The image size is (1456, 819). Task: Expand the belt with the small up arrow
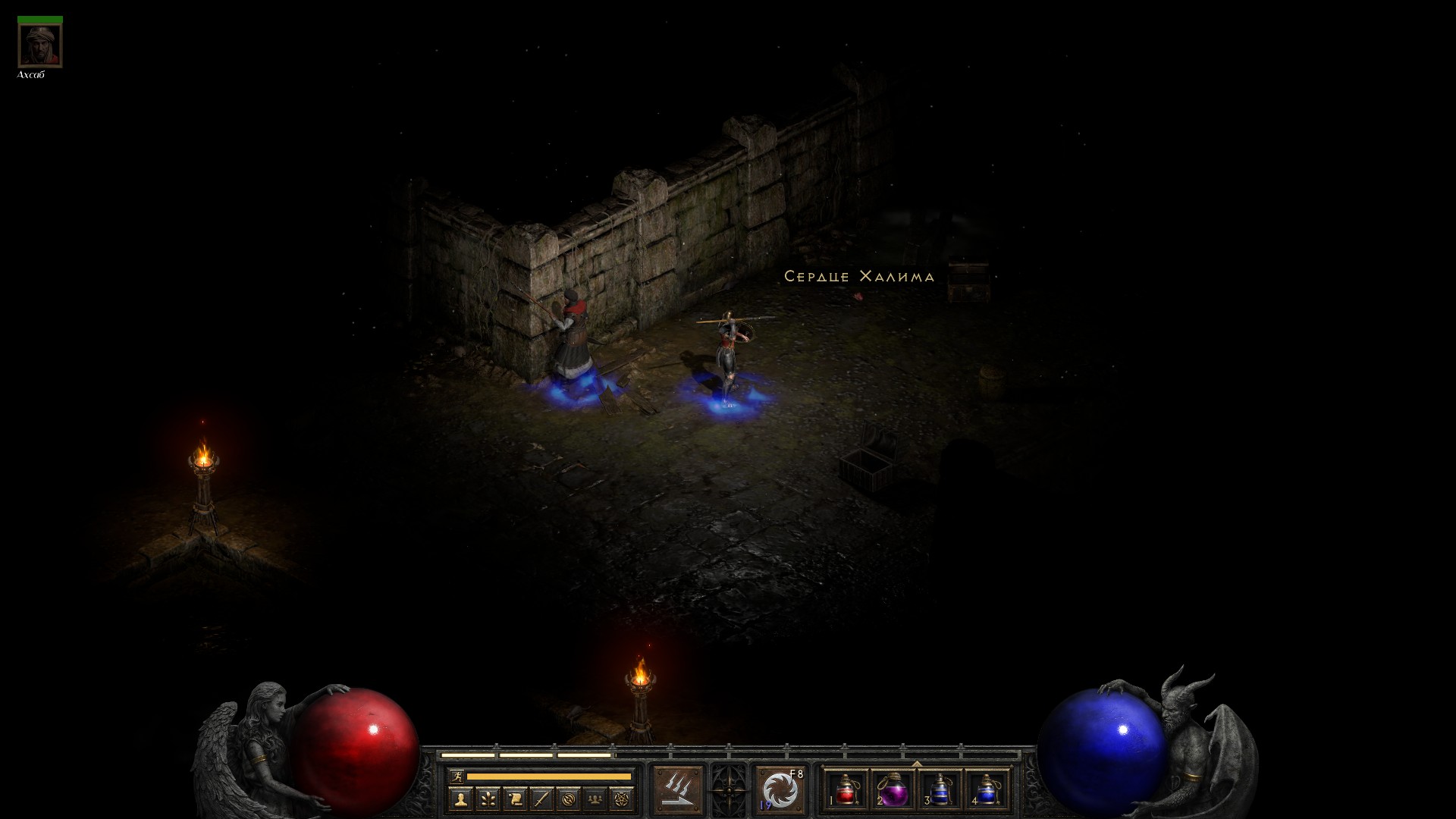click(x=917, y=763)
